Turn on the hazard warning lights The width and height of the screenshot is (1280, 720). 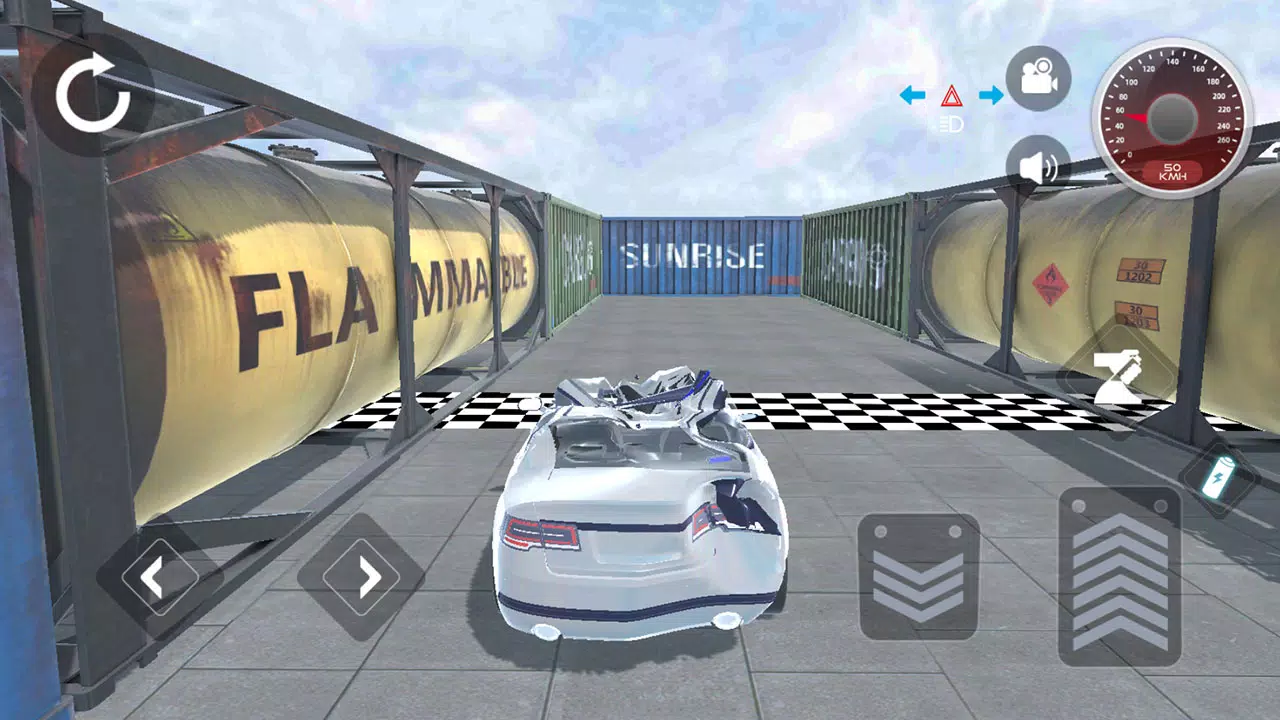pyautogui.click(x=952, y=96)
